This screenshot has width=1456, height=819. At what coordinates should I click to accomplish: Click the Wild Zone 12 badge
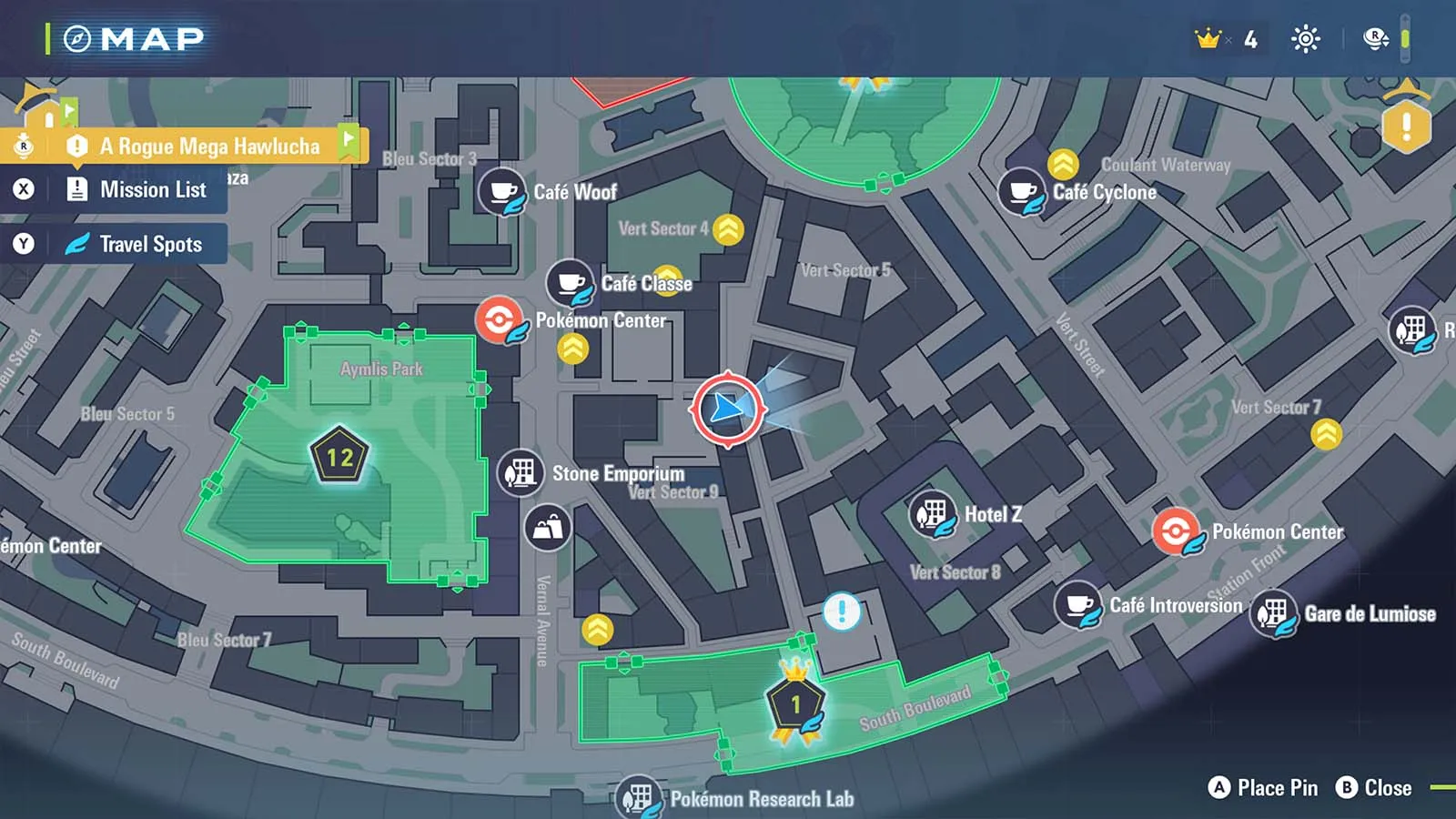[x=339, y=456]
